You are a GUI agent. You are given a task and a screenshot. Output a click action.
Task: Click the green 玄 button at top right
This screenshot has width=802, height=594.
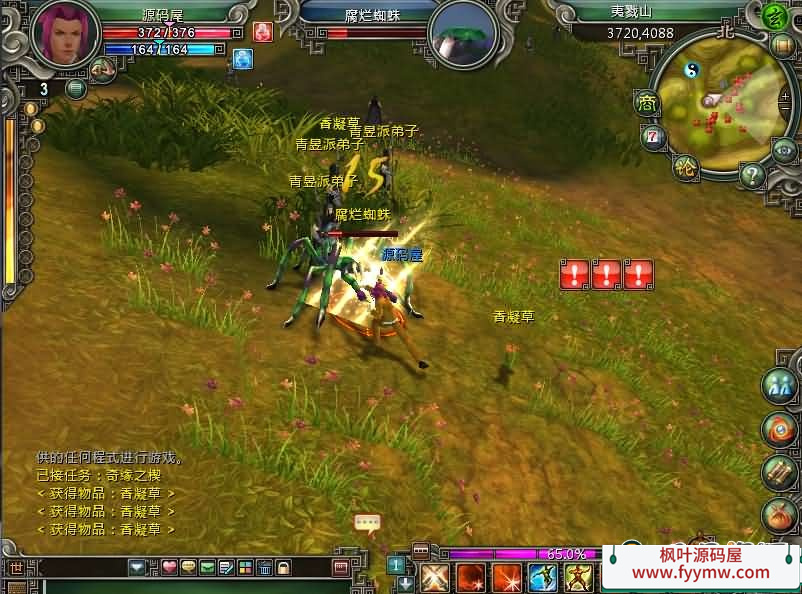tap(774, 16)
